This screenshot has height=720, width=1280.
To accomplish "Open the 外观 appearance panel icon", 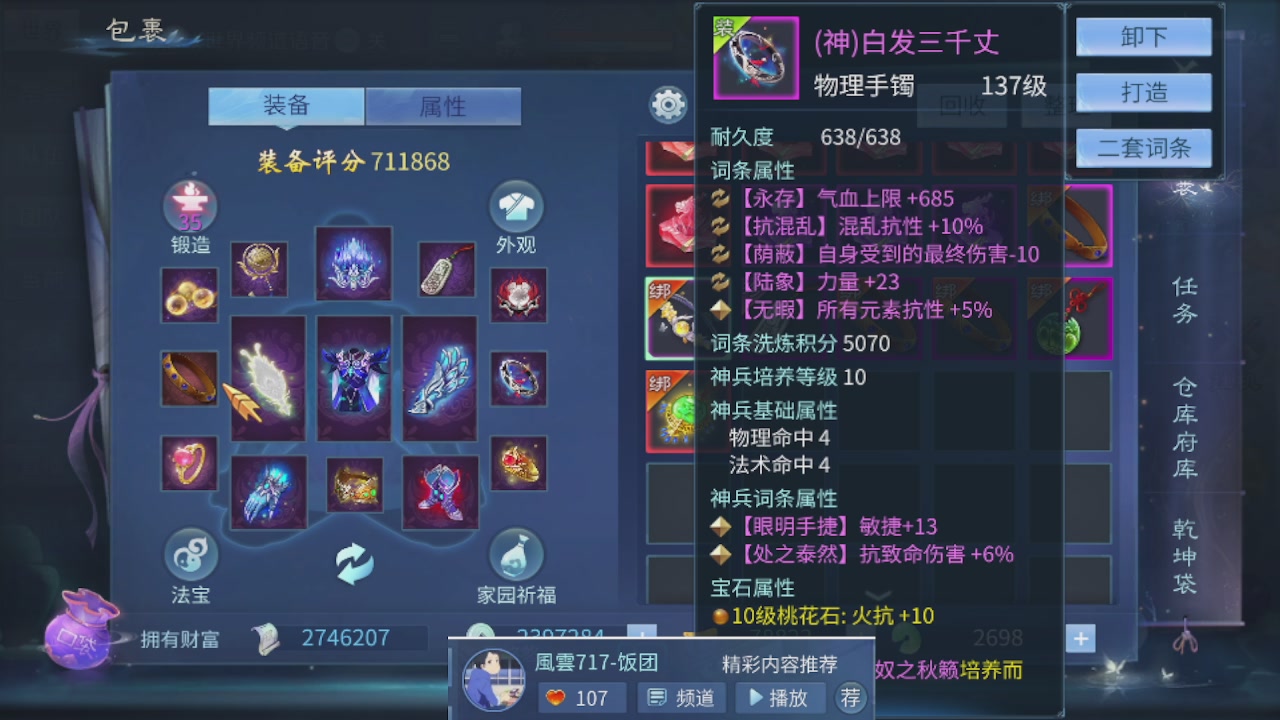I will click(515, 208).
